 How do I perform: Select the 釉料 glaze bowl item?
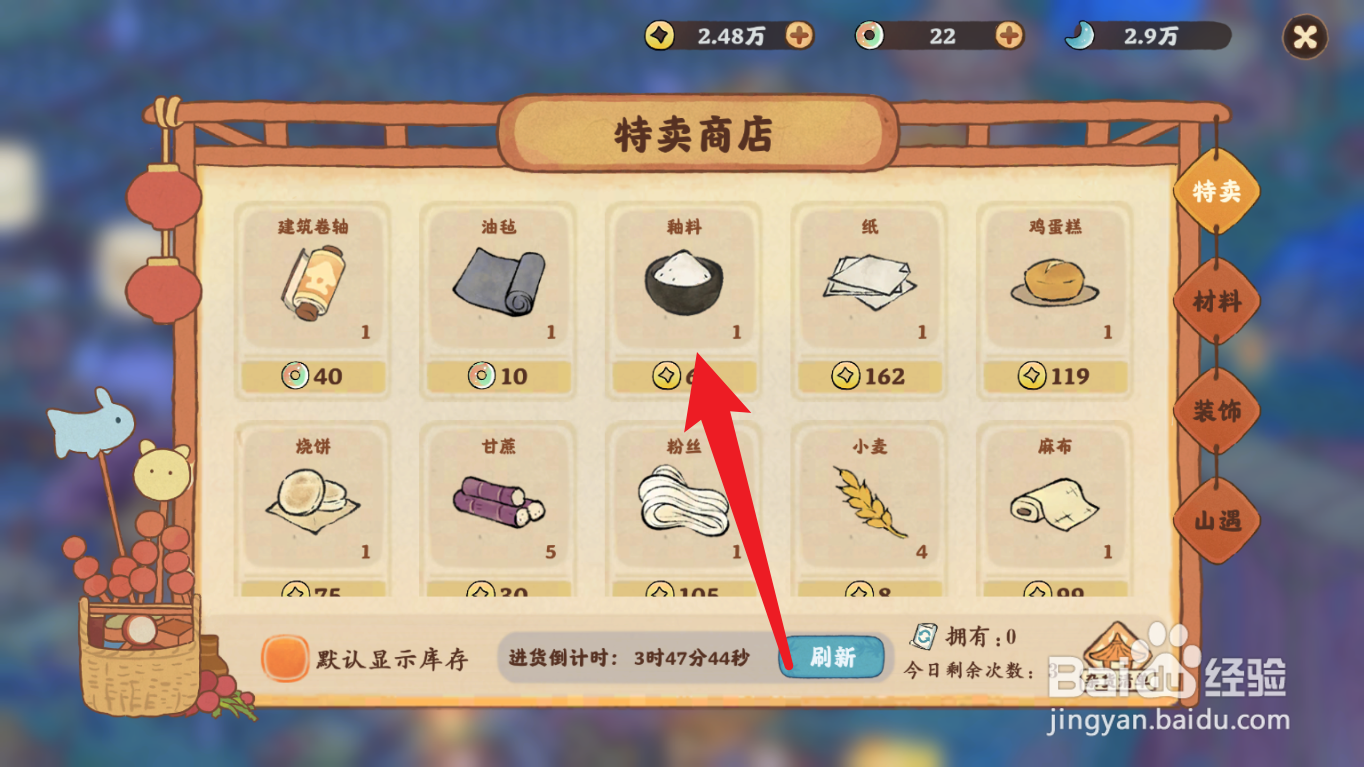(684, 280)
